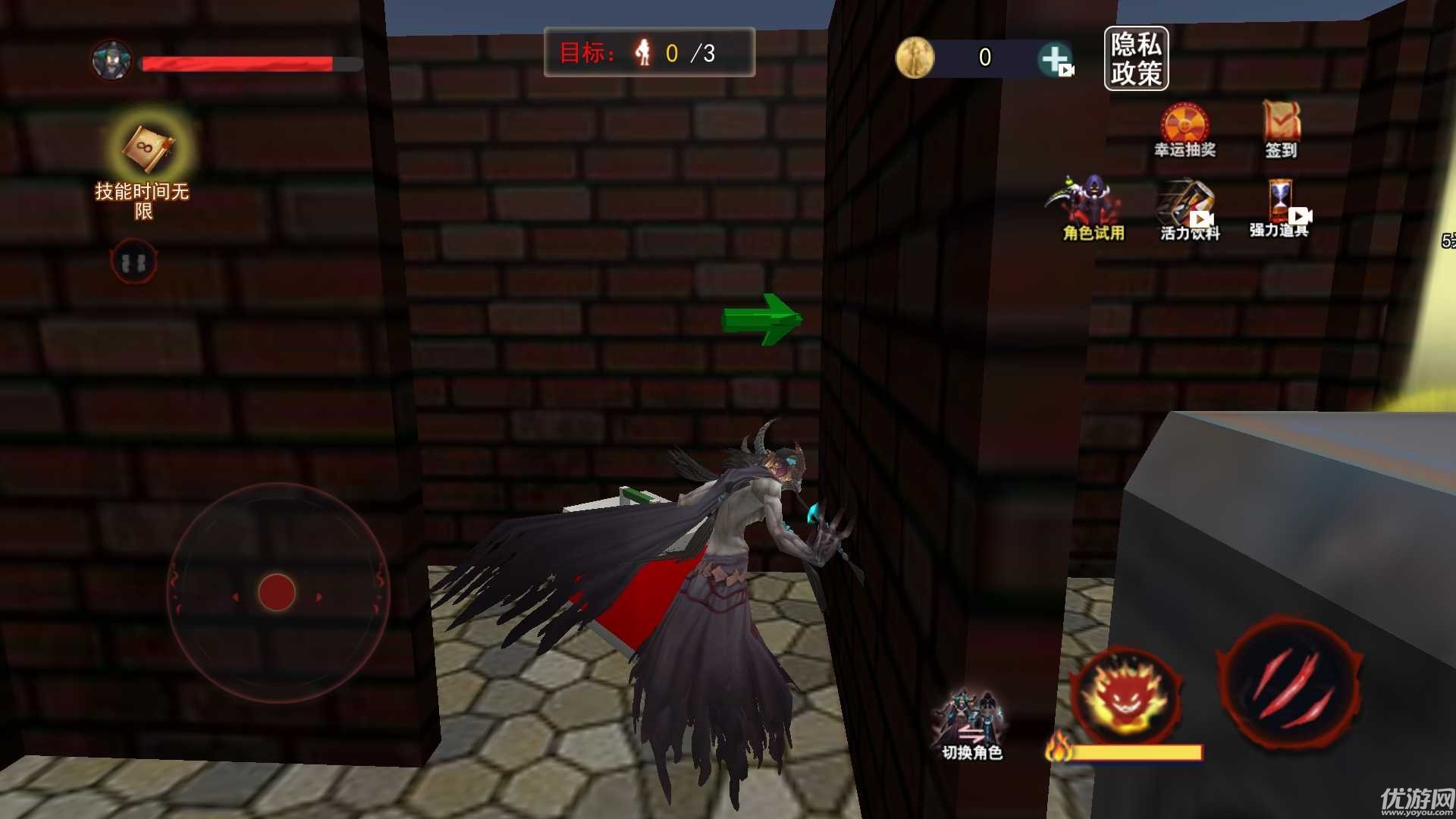Screen dimensions: 1456x819
Task: Pause the game with the round pause button
Action: [133, 262]
